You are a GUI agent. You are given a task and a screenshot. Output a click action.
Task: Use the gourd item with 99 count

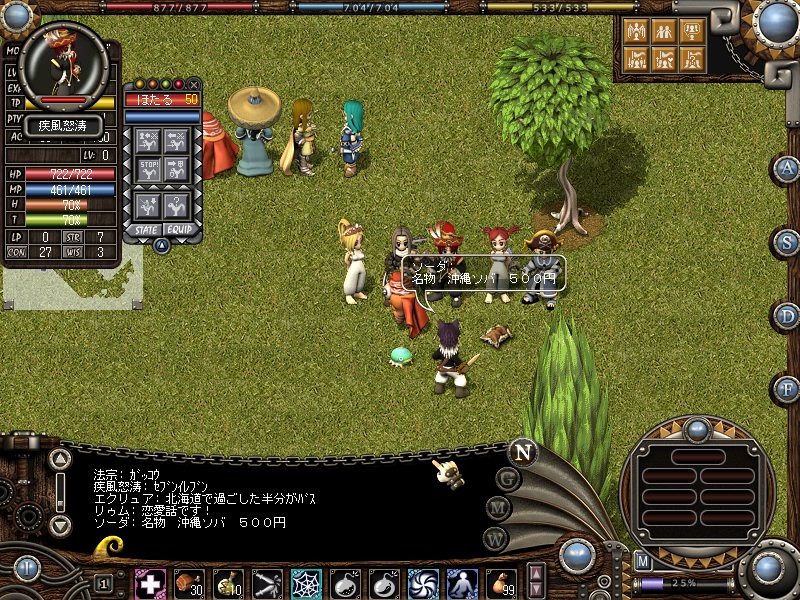click(501, 582)
